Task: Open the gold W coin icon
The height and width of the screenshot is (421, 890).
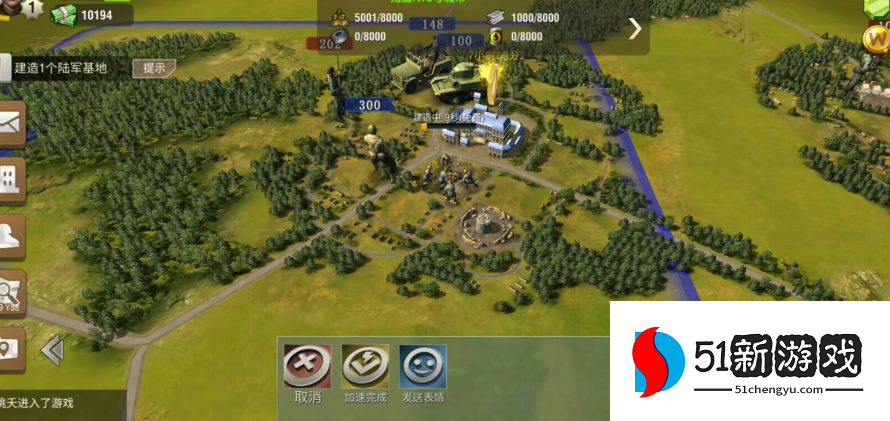Action: (876, 40)
